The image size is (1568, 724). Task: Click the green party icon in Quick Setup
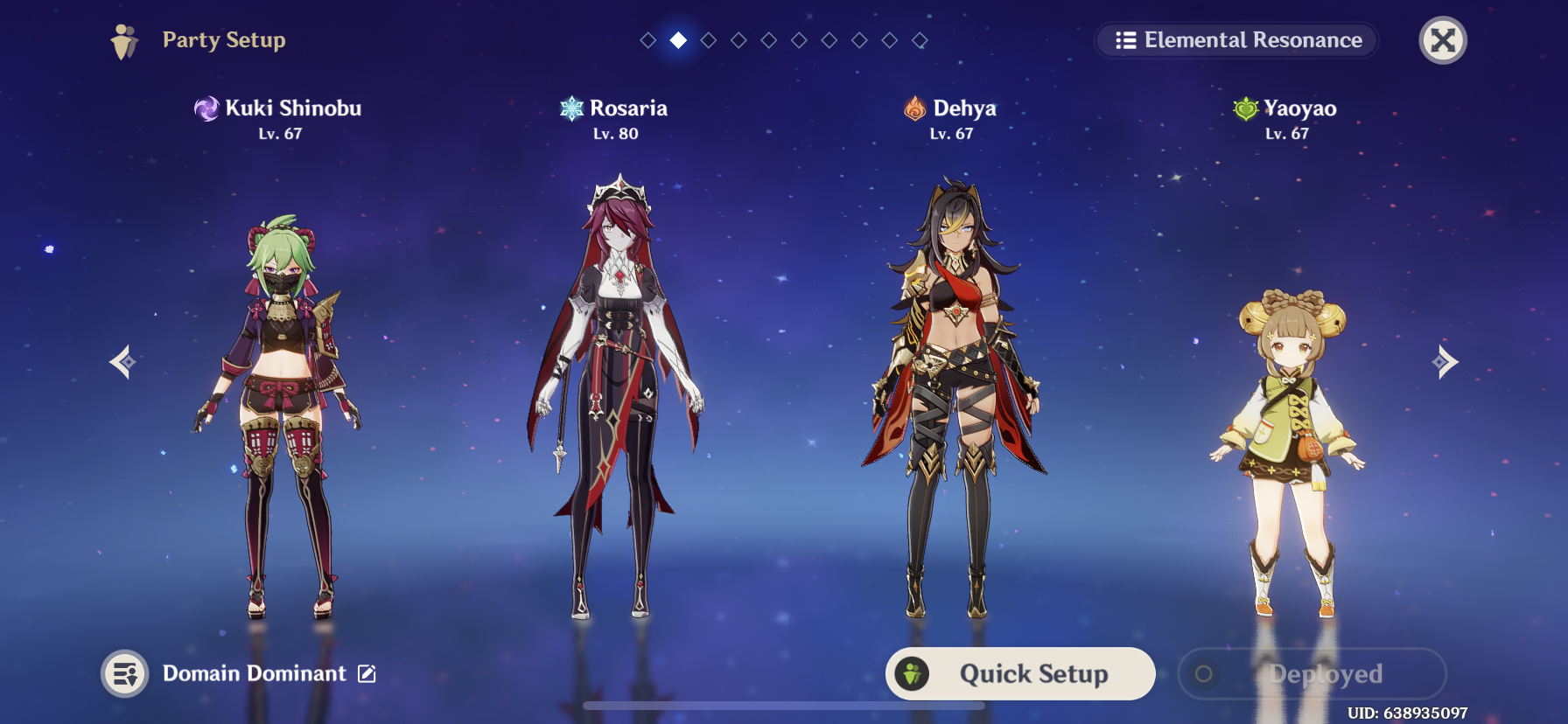click(x=913, y=673)
